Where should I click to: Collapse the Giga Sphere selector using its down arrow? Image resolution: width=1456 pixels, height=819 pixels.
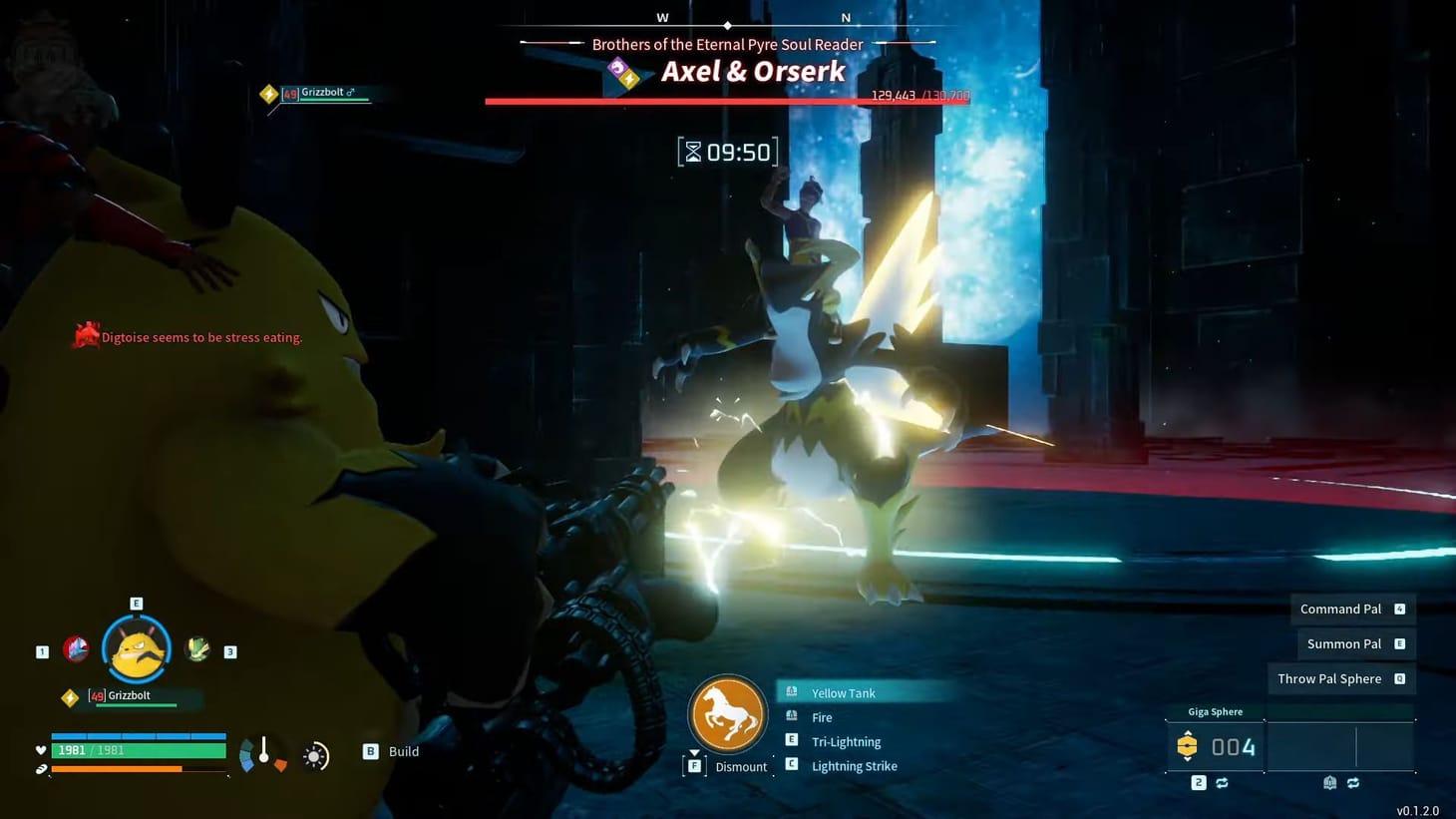[x=1187, y=761]
